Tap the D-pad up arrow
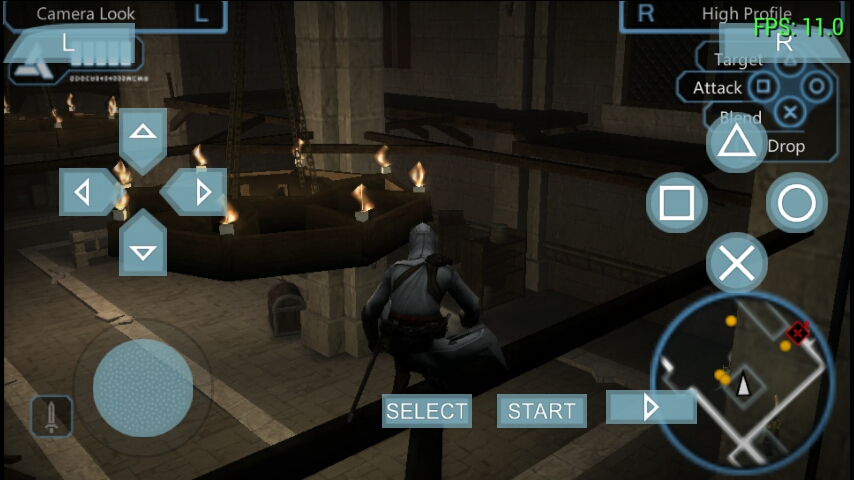Image resolution: width=854 pixels, height=480 pixels. pos(143,135)
